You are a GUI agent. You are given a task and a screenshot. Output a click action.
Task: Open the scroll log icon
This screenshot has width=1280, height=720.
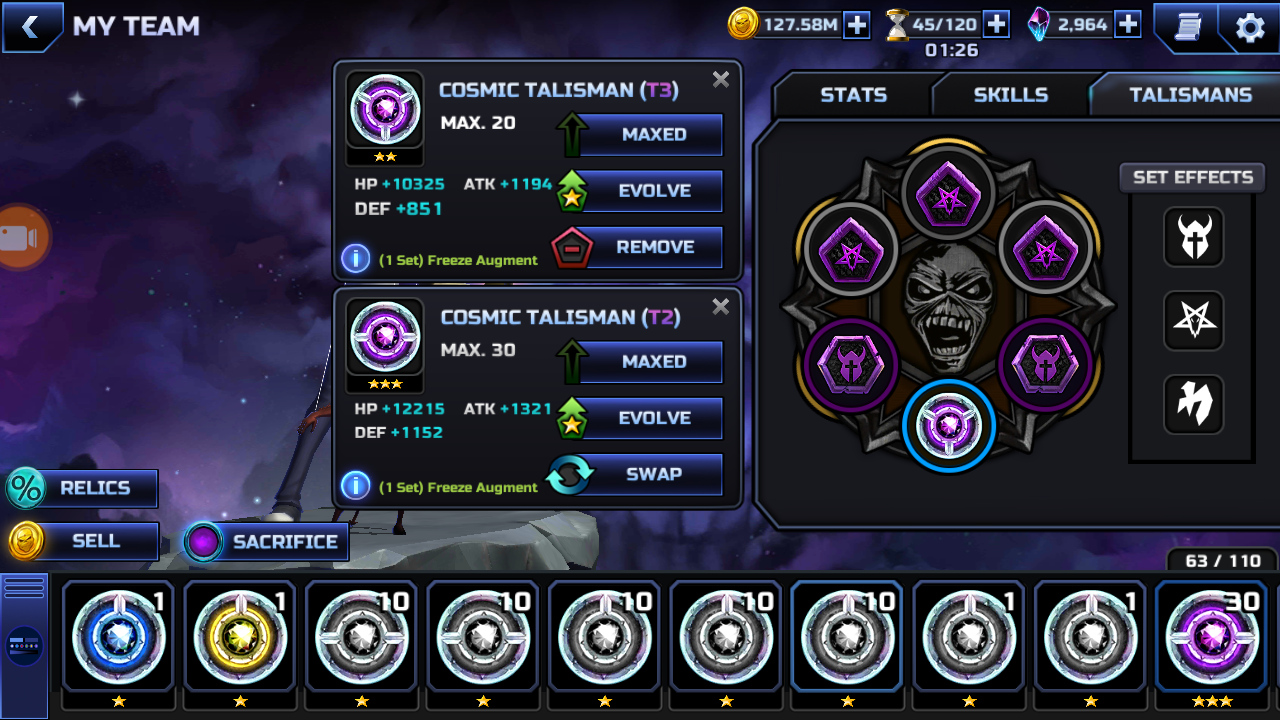[x=1187, y=27]
